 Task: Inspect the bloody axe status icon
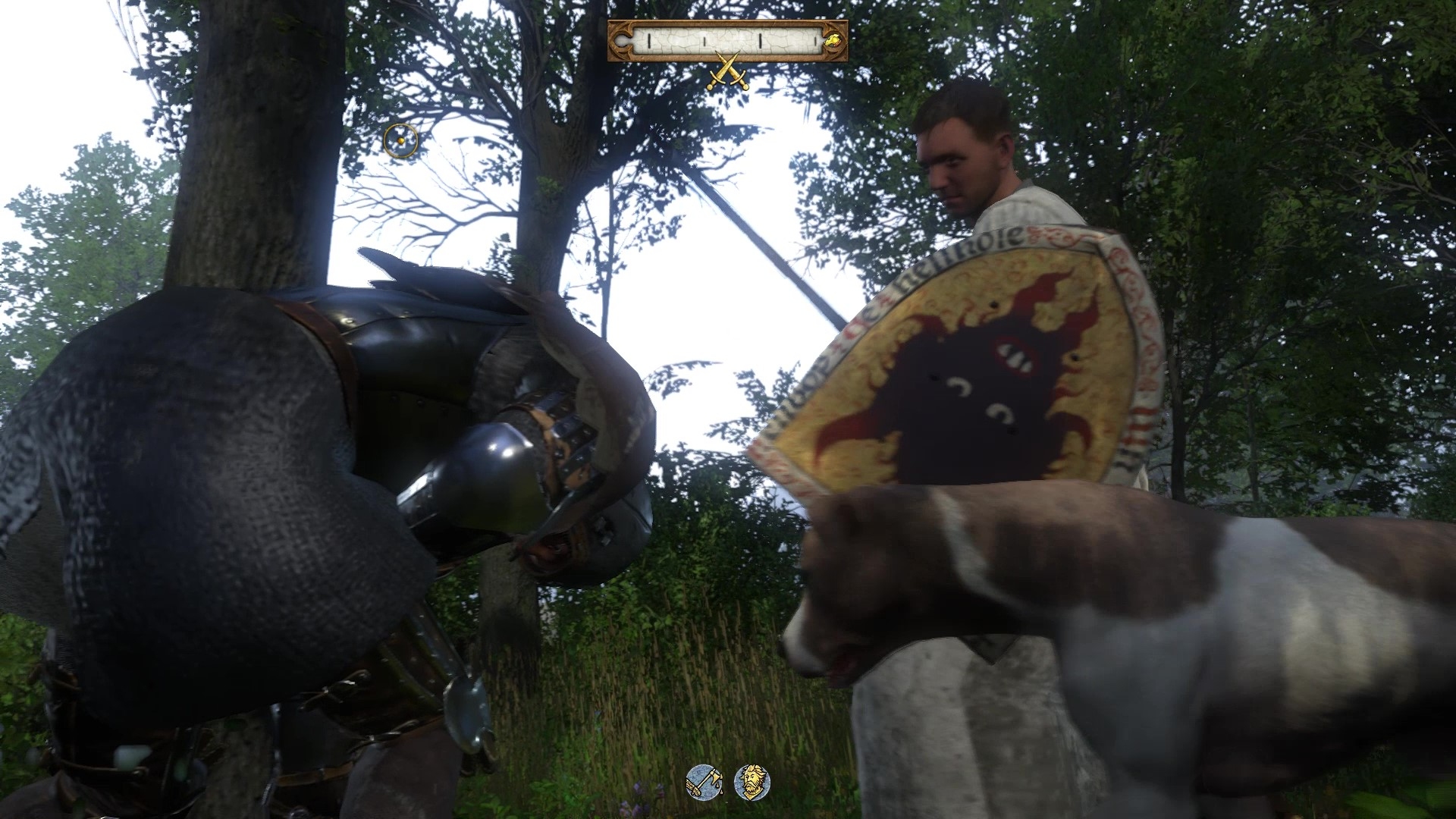[703, 781]
